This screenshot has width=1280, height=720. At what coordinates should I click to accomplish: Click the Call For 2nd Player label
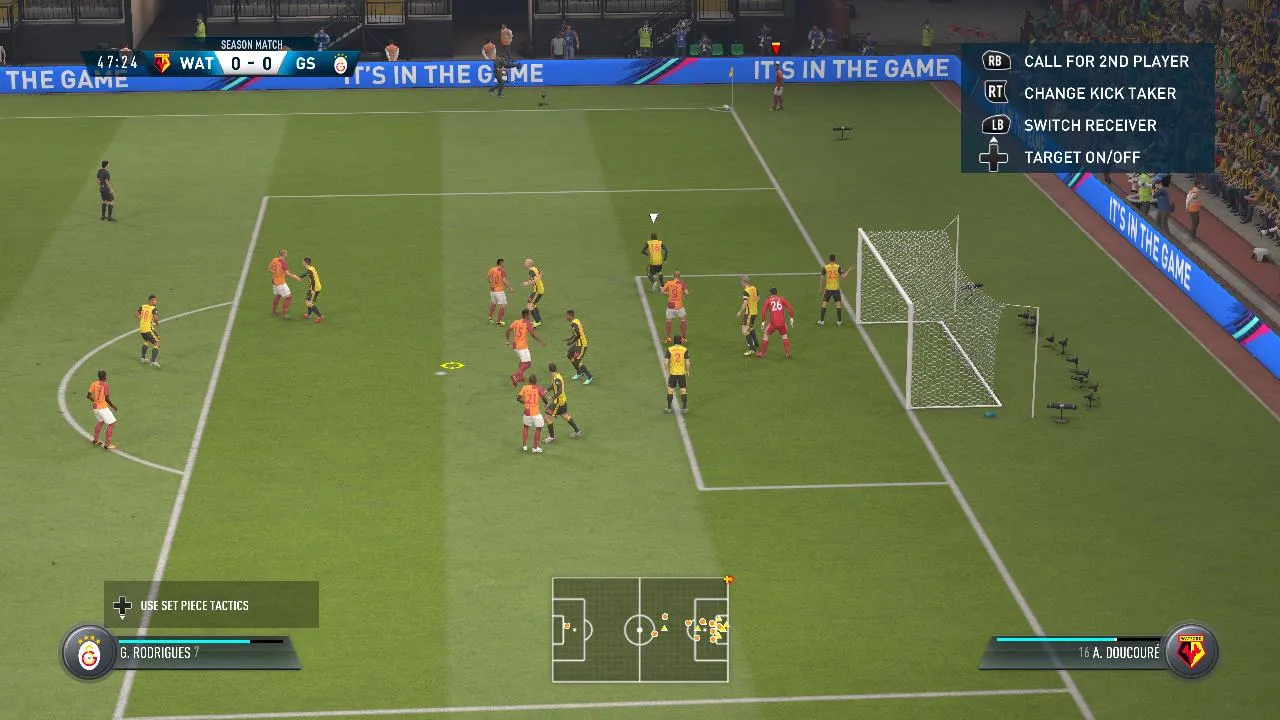click(1106, 61)
